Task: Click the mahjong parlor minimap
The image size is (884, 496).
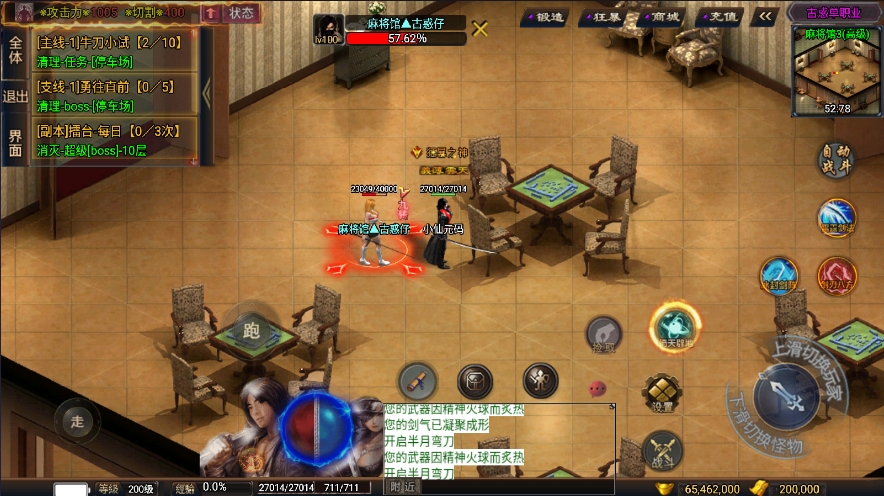Action: coord(837,72)
